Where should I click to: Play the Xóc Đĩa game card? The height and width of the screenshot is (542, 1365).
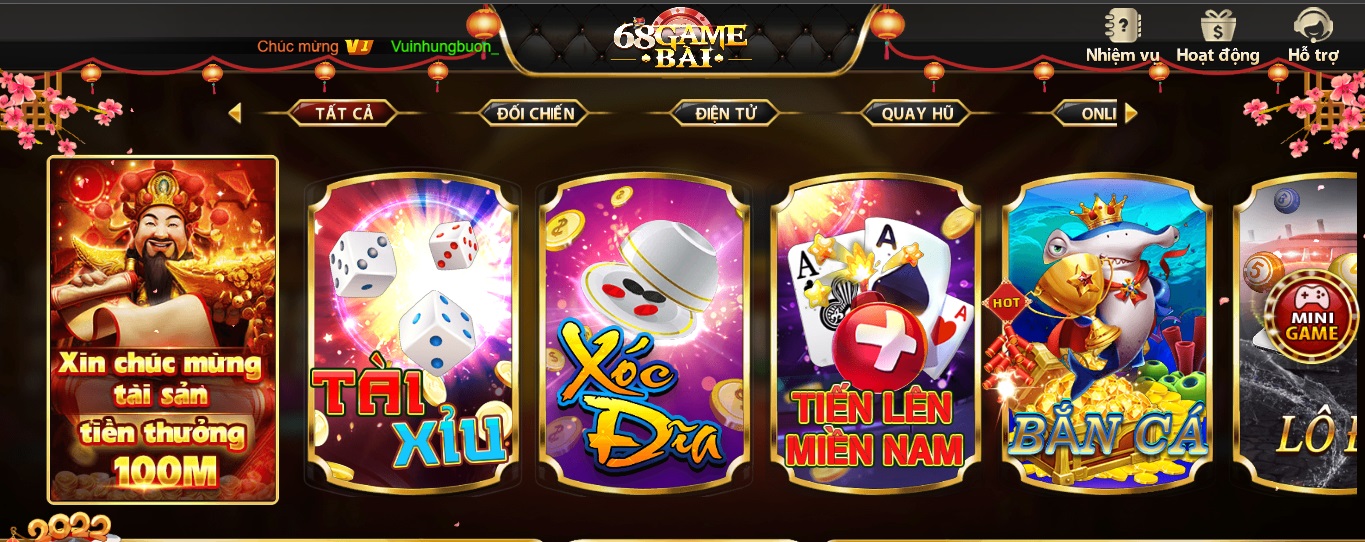coord(644,335)
